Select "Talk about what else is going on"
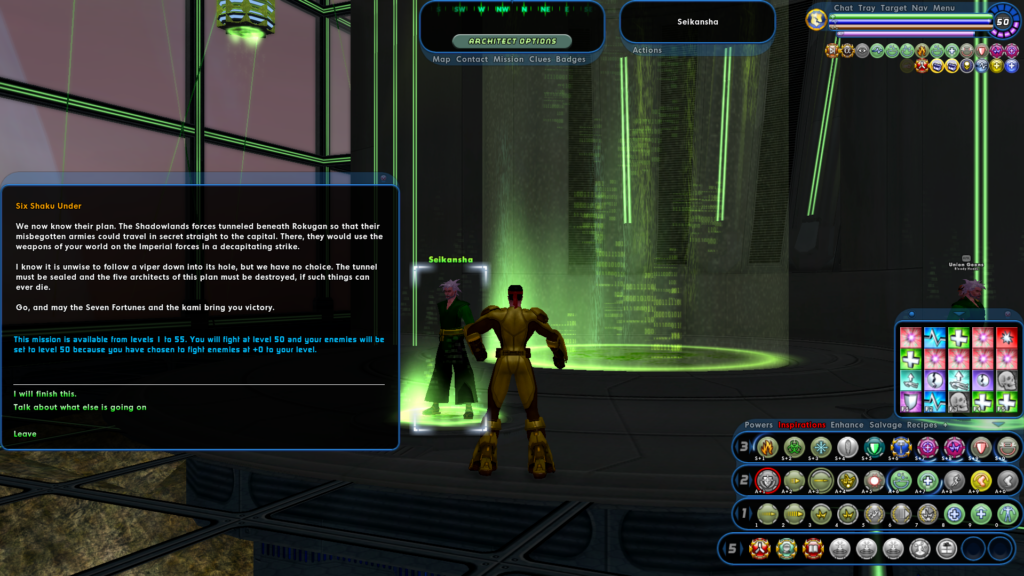Image resolution: width=1024 pixels, height=576 pixels. 80,407
